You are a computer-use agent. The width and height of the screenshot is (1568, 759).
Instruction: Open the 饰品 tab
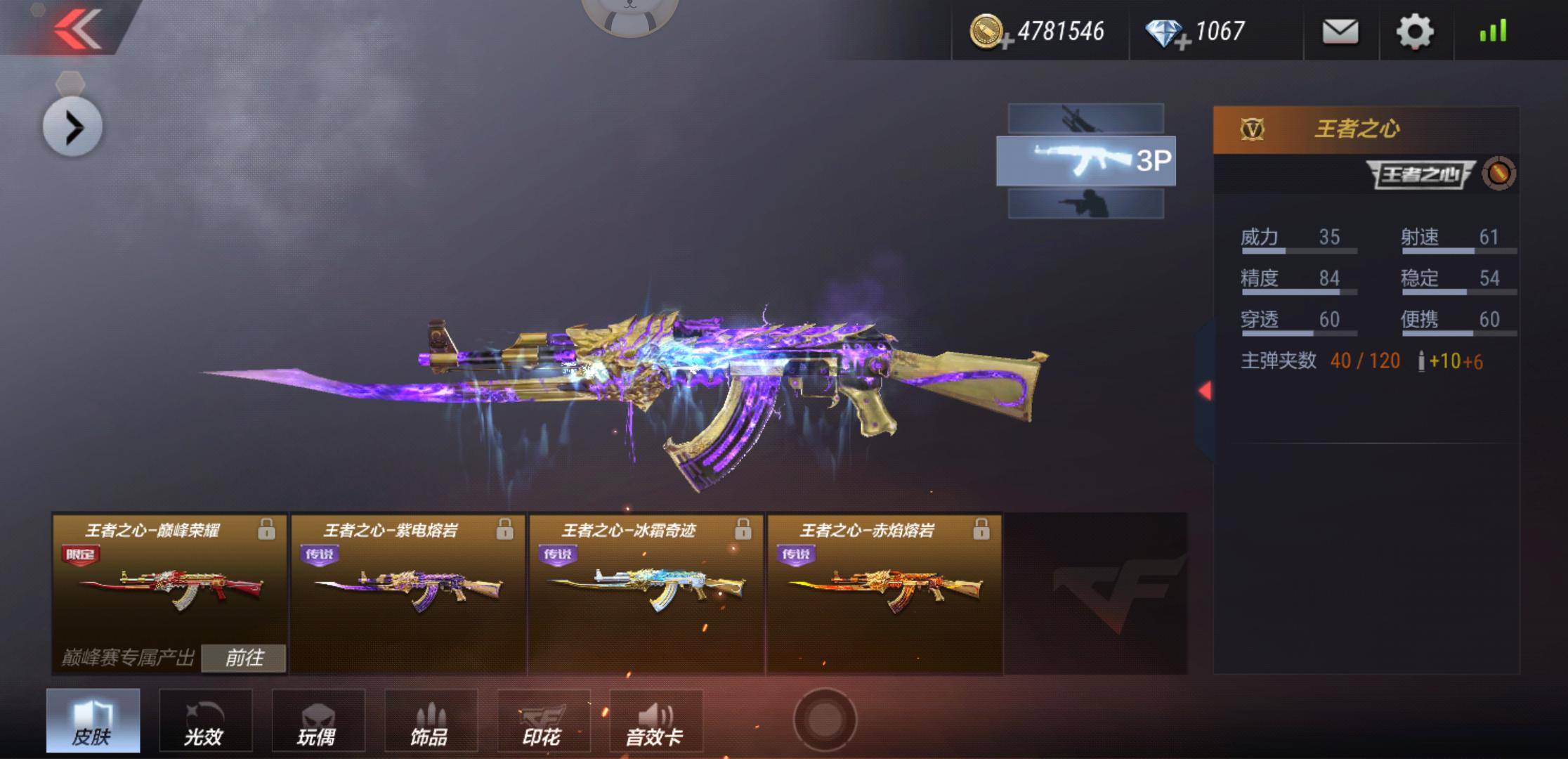430,720
